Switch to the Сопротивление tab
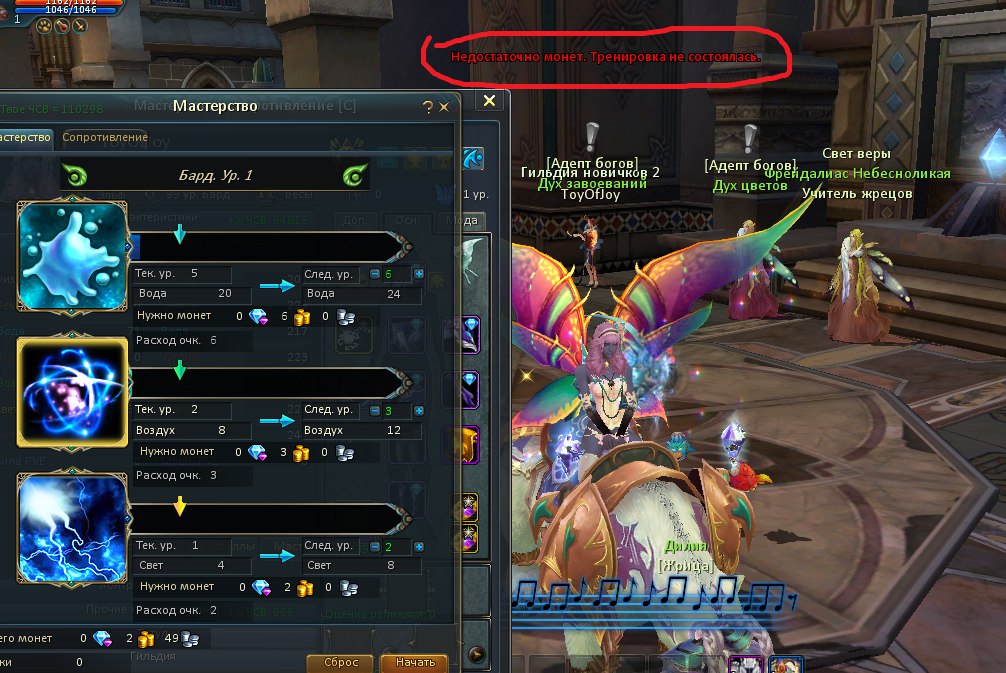The width and height of the screenshot is (1006, 673). [105, 137]
